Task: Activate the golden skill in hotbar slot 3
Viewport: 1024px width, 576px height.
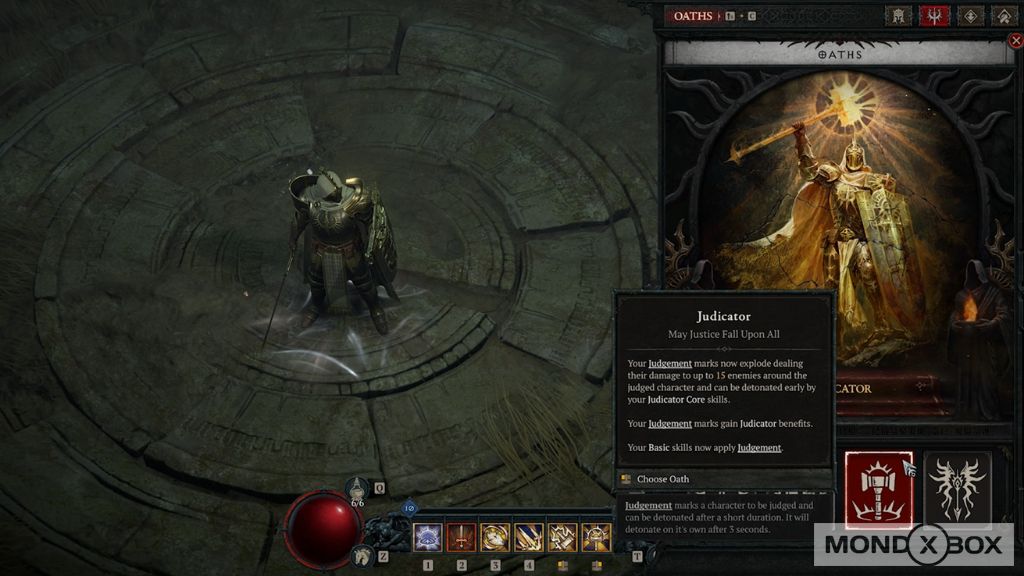Action: click(x=496, y=538)
